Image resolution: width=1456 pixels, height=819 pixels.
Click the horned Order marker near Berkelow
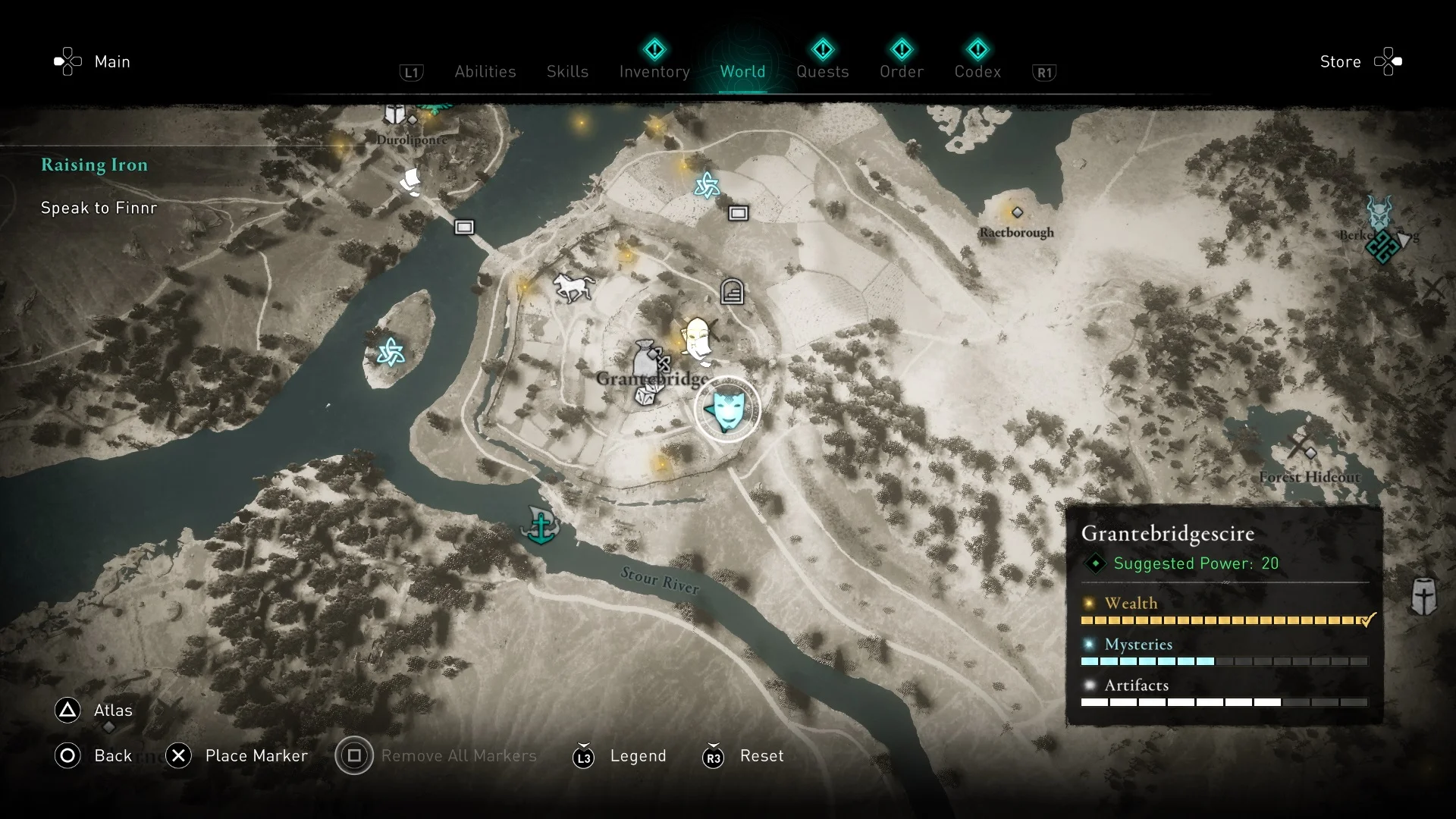(1379, 212)
